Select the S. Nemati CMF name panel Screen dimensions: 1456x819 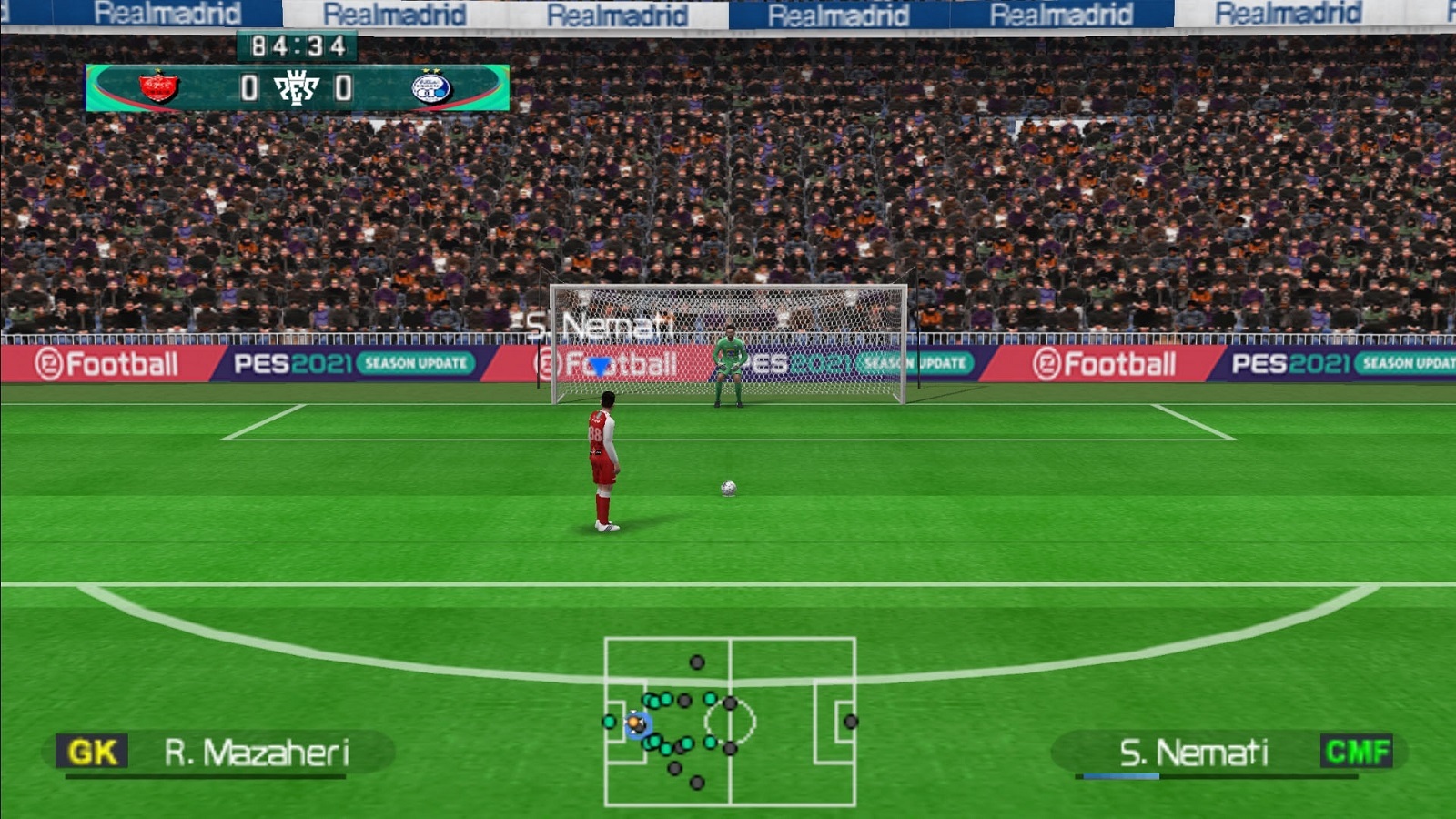[x=1228, y=753]
